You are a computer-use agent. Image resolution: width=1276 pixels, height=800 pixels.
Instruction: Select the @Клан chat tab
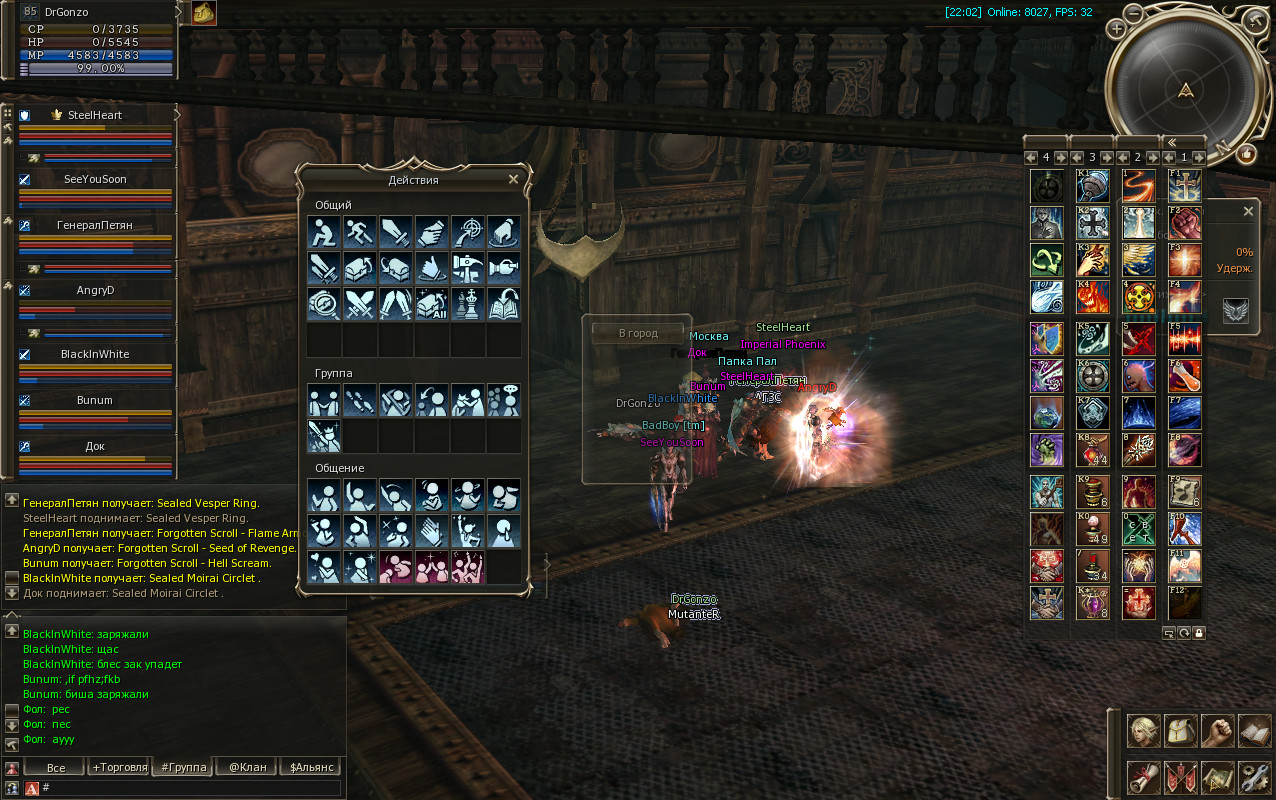click(248, 767)
